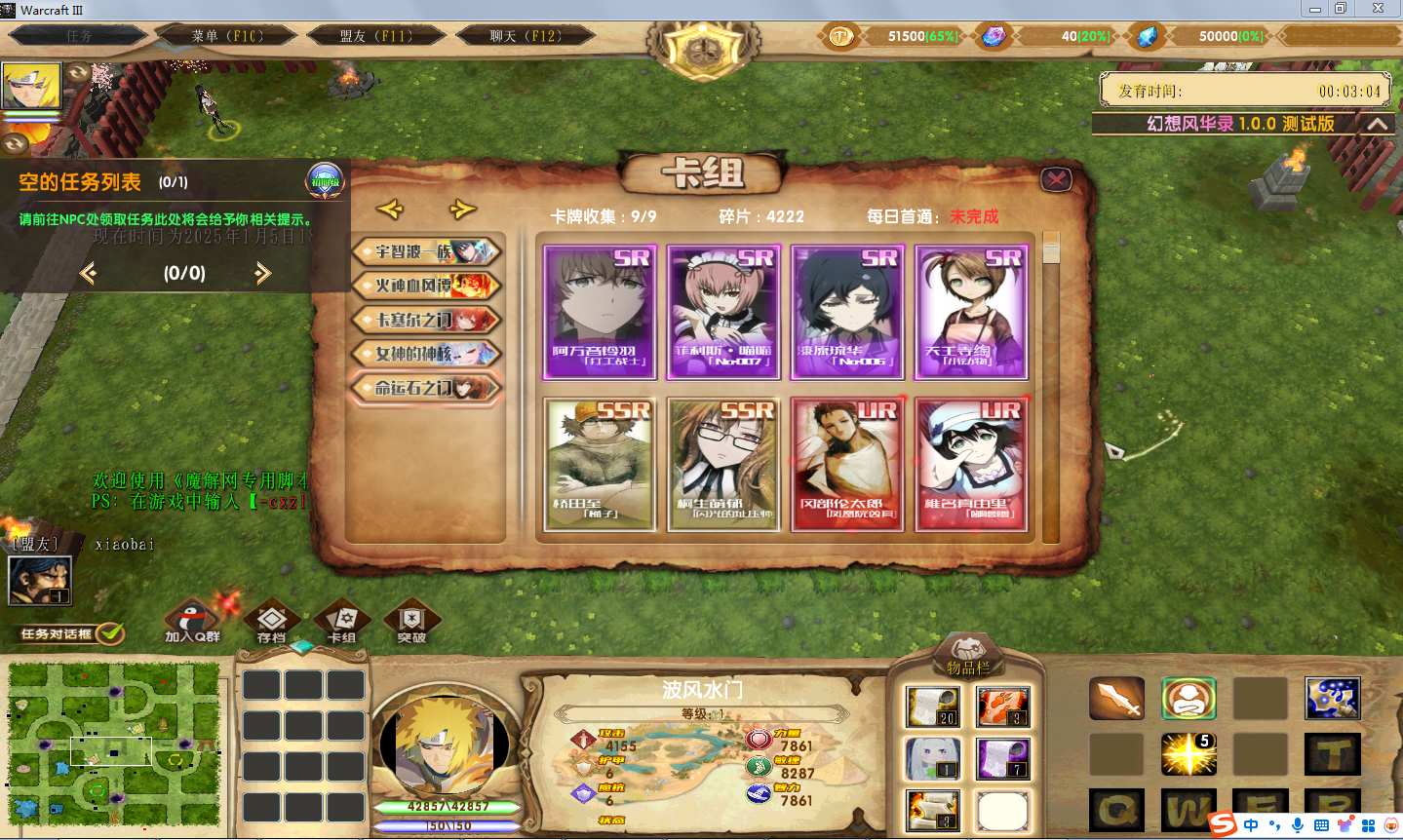The width and height of the screenshot is (1403, 840).
Task: Open the 卡塞尔之门 deck category
Action: point(427,320)
